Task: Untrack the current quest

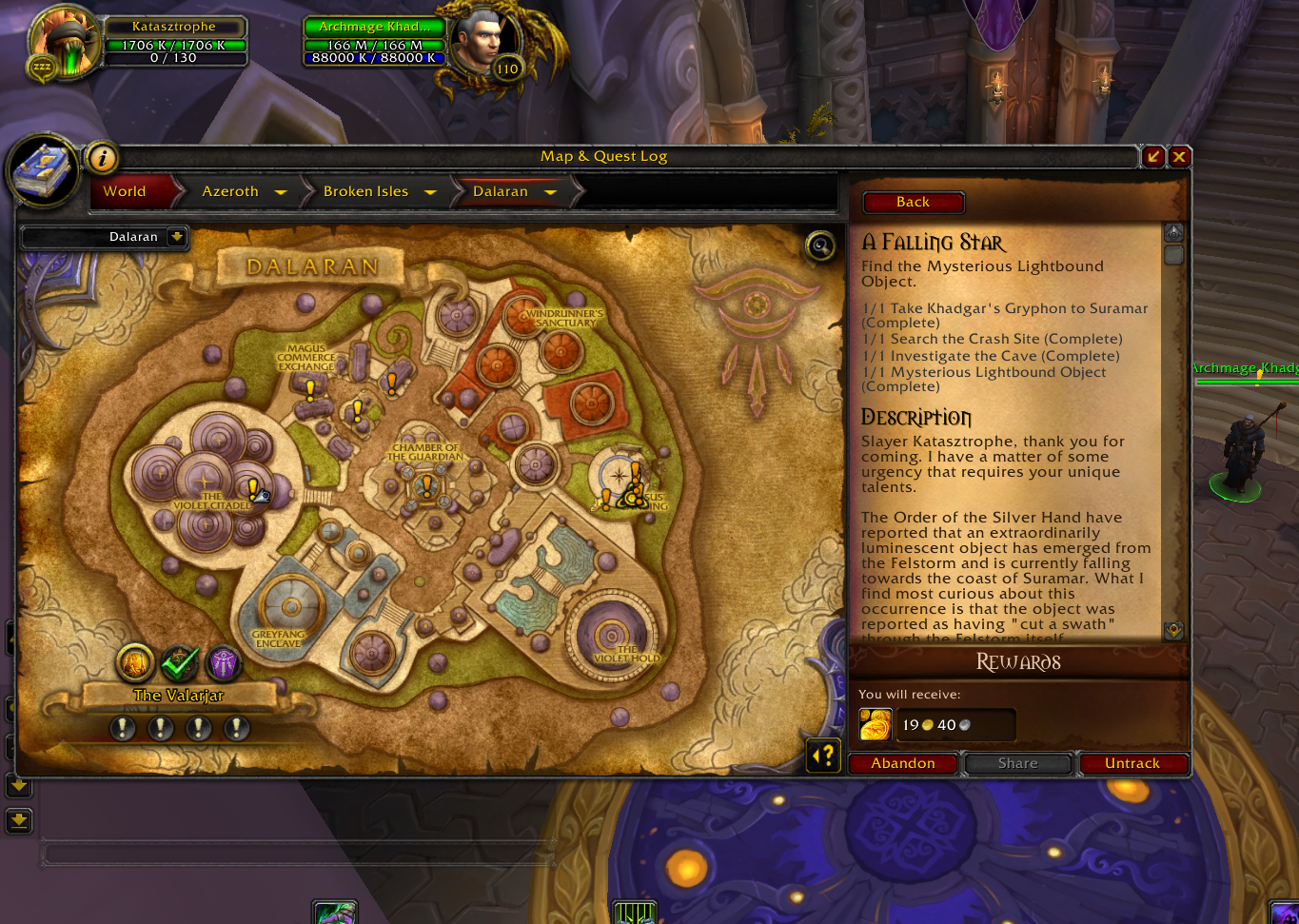Action: [1132, 763]
